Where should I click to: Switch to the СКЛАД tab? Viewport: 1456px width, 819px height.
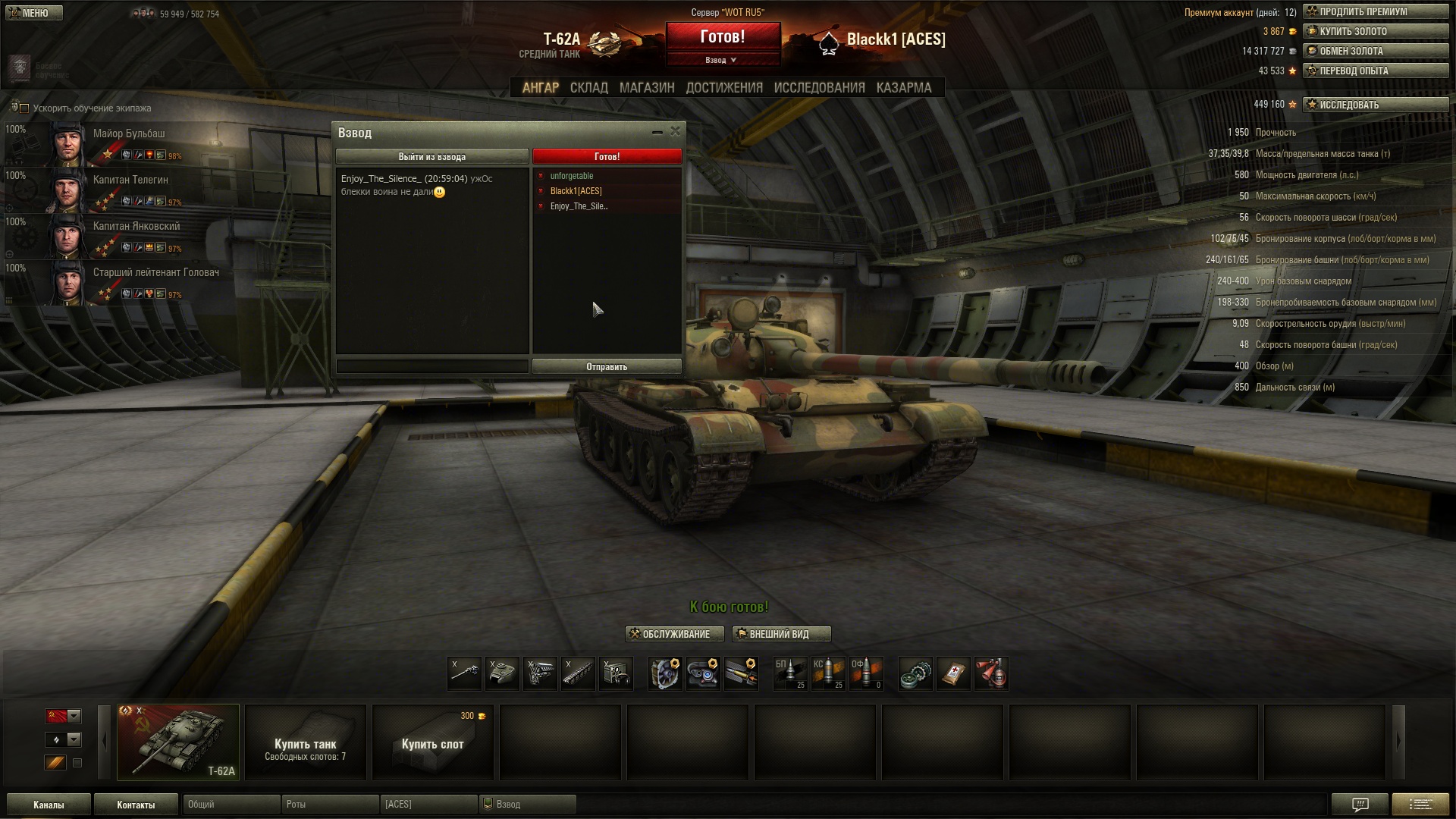tap(588, 88)
